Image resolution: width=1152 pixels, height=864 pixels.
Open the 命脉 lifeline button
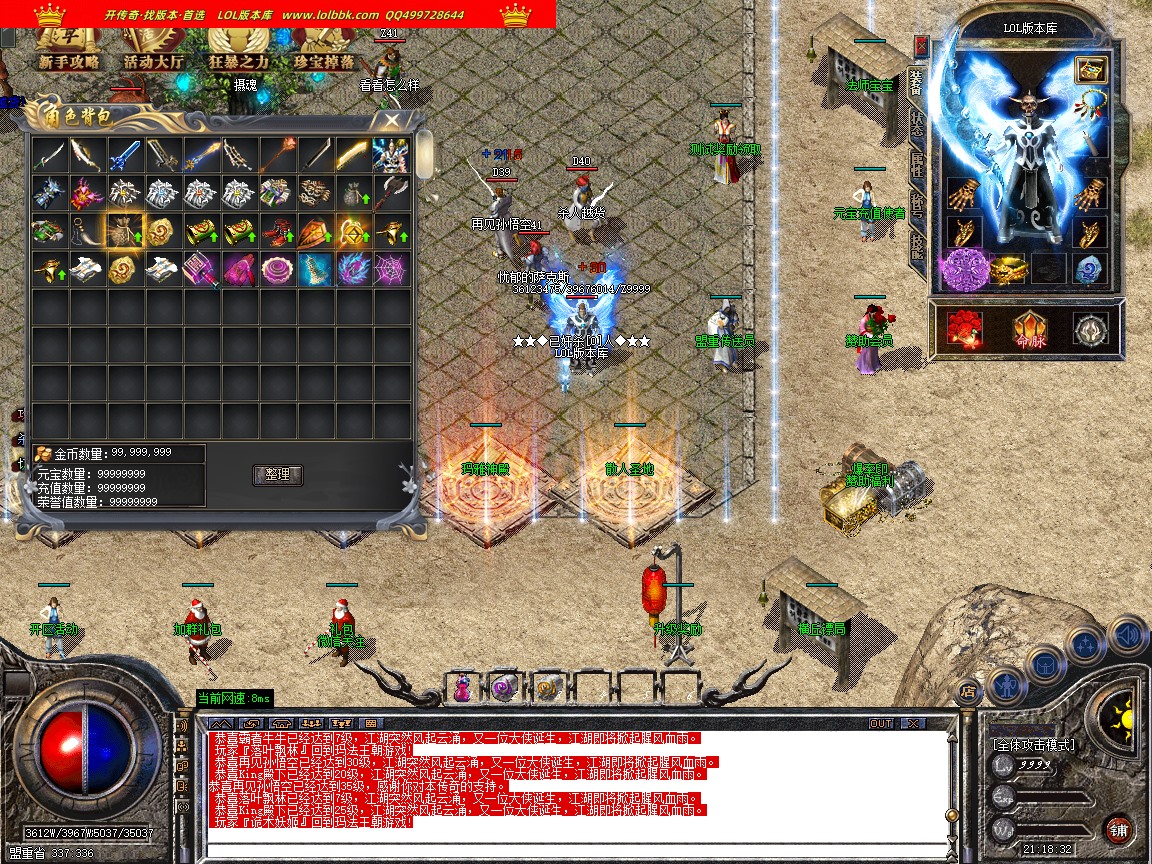[1029, 329]
